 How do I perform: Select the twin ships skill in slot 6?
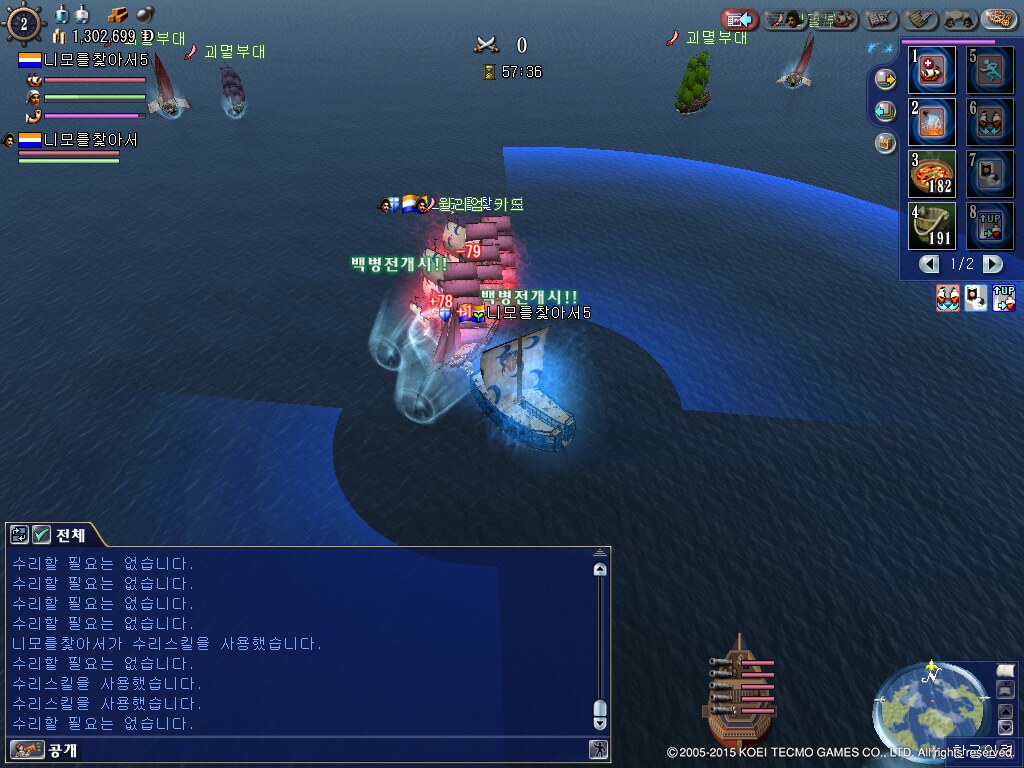pyautogui.click(x=989, y=123)
